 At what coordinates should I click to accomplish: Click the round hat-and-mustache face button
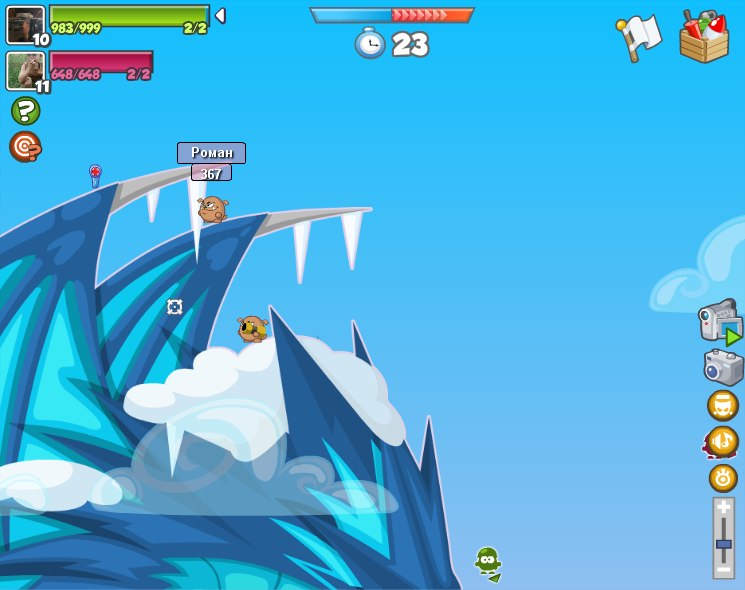[x=722, y=405]
